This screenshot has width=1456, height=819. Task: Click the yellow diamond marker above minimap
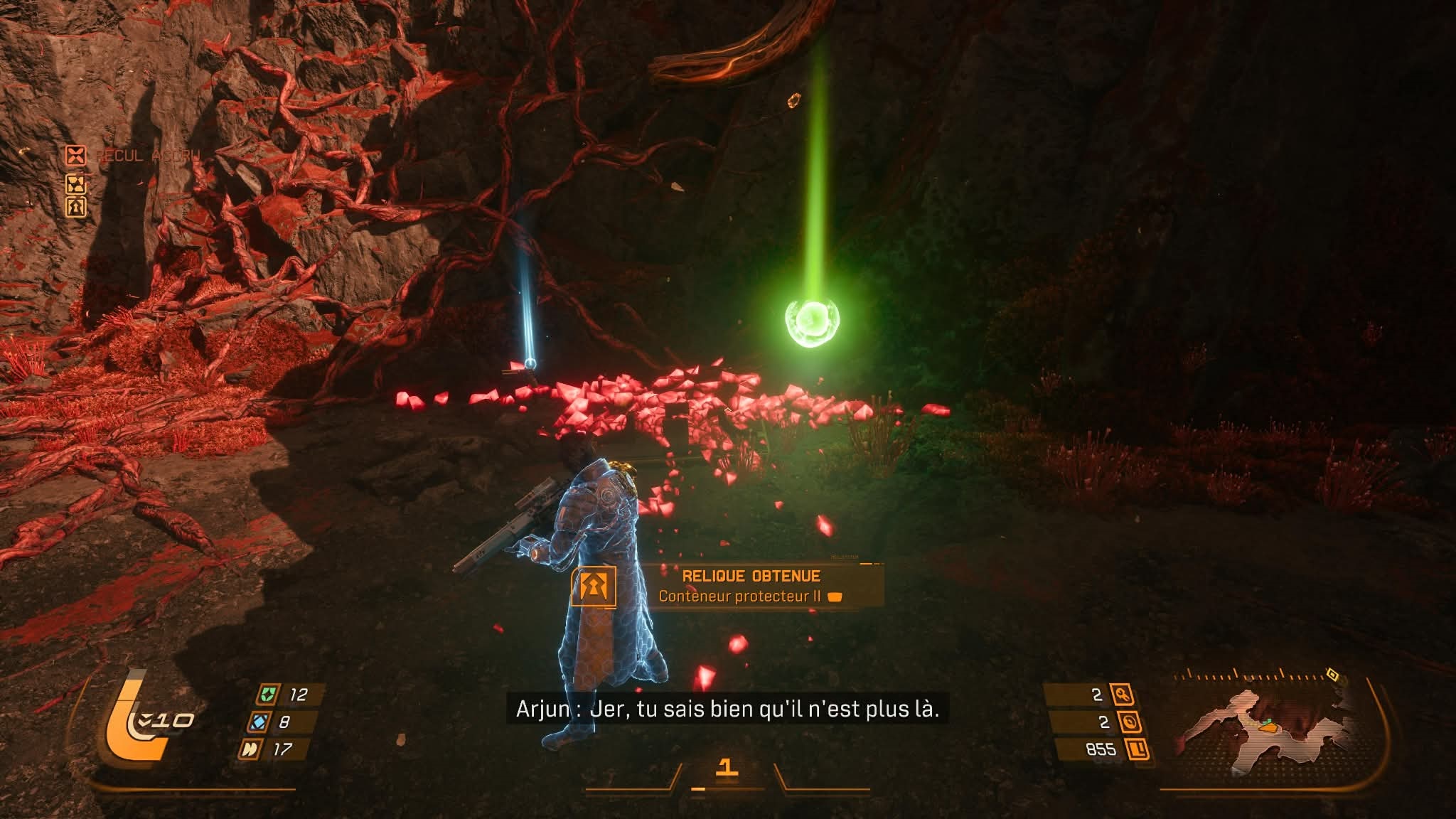click(x=1332, y=674)
